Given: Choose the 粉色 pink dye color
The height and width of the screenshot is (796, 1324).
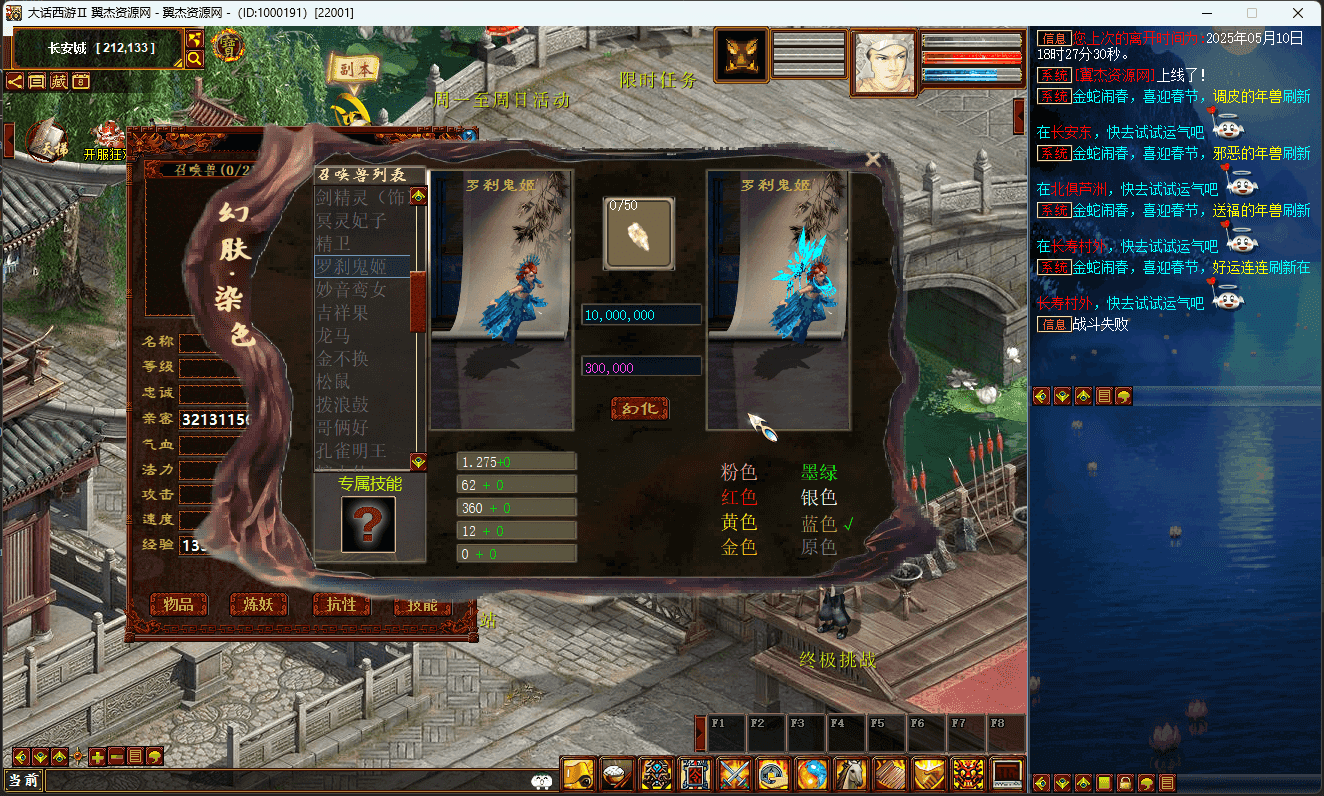Looking at the screenshot, I should tap(739, 472).
